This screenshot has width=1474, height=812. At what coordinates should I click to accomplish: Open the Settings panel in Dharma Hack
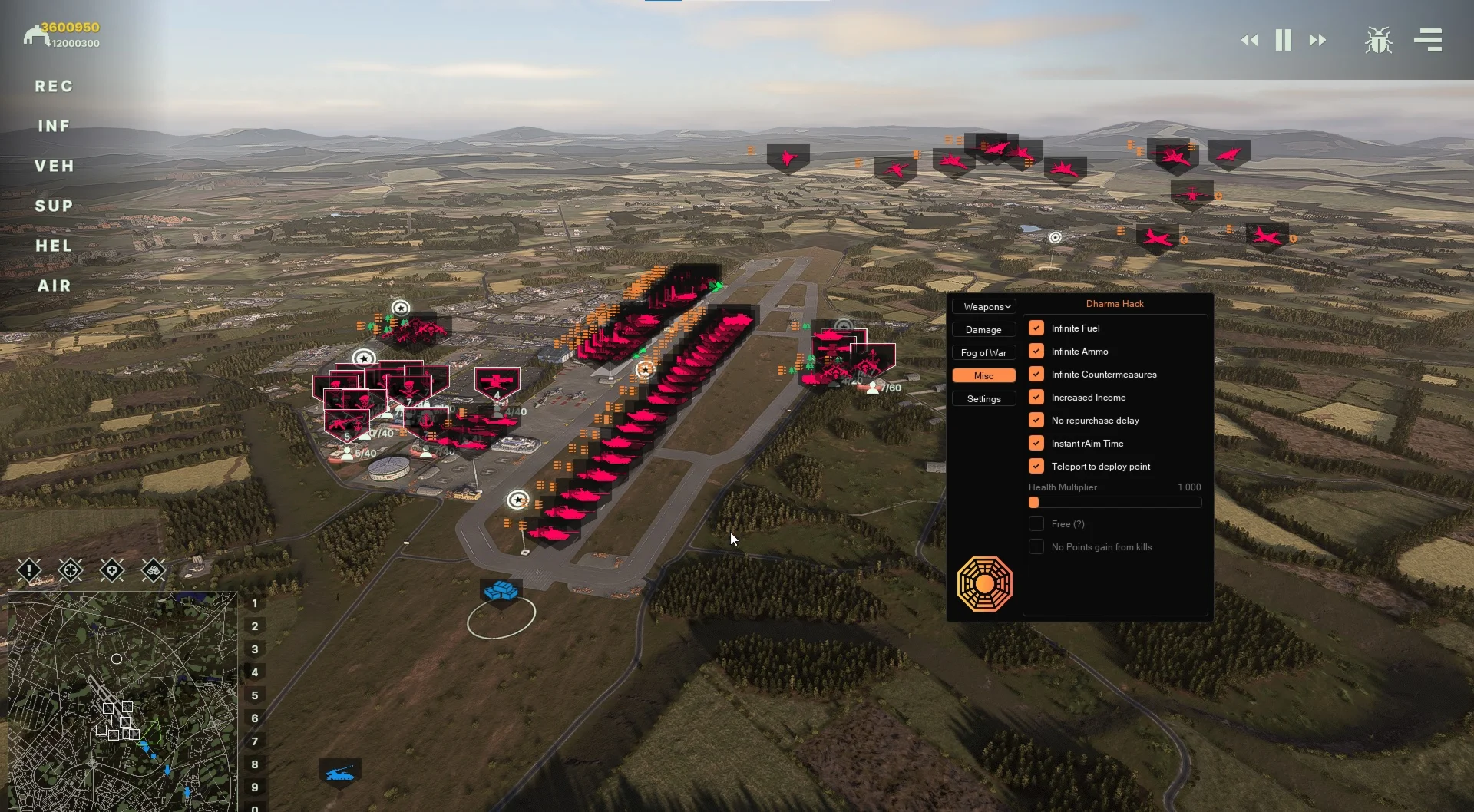[x=984, y=398]
